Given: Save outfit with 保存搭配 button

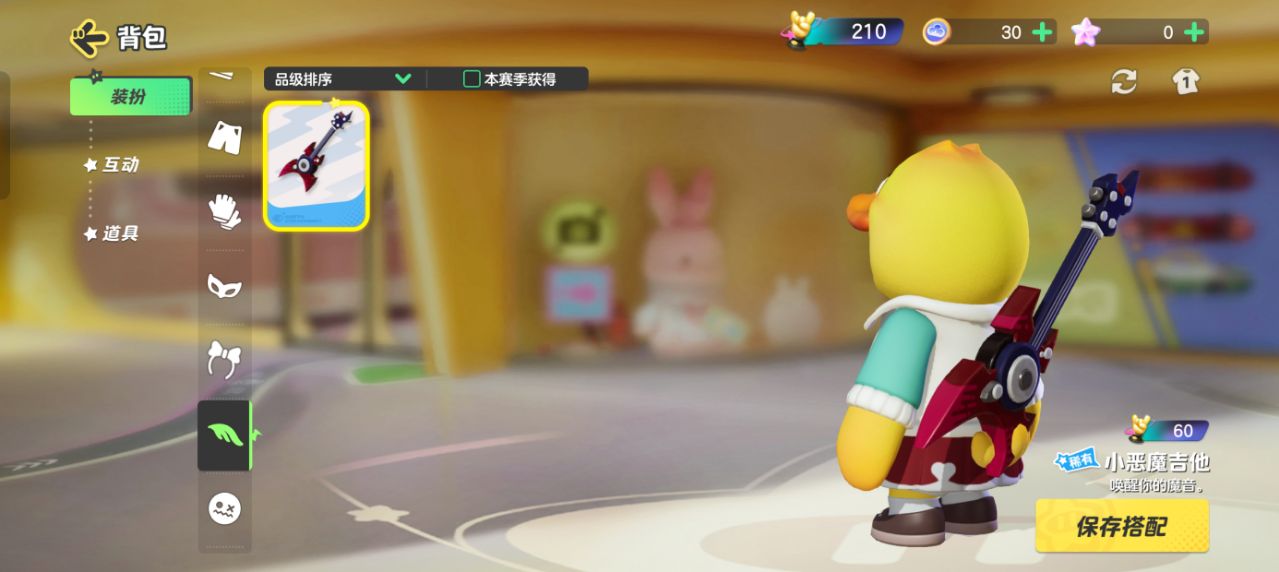Looking at the screenshot, I should pos(1121,526).
